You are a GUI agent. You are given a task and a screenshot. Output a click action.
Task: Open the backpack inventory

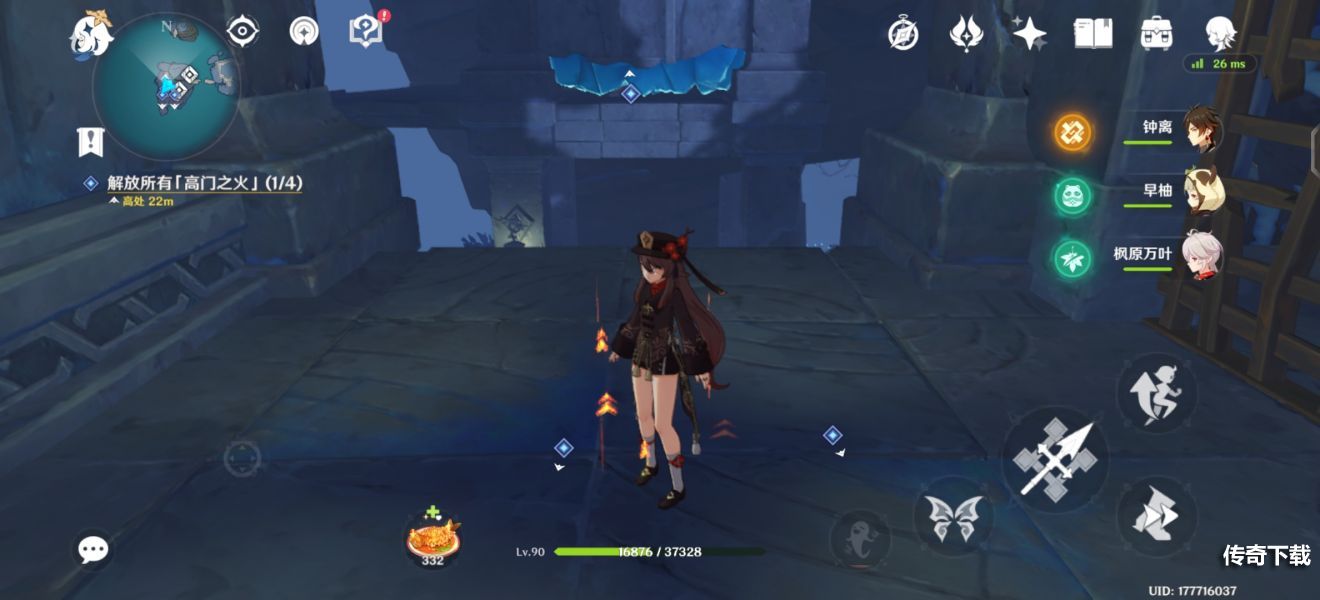[x=1157, y=34]
